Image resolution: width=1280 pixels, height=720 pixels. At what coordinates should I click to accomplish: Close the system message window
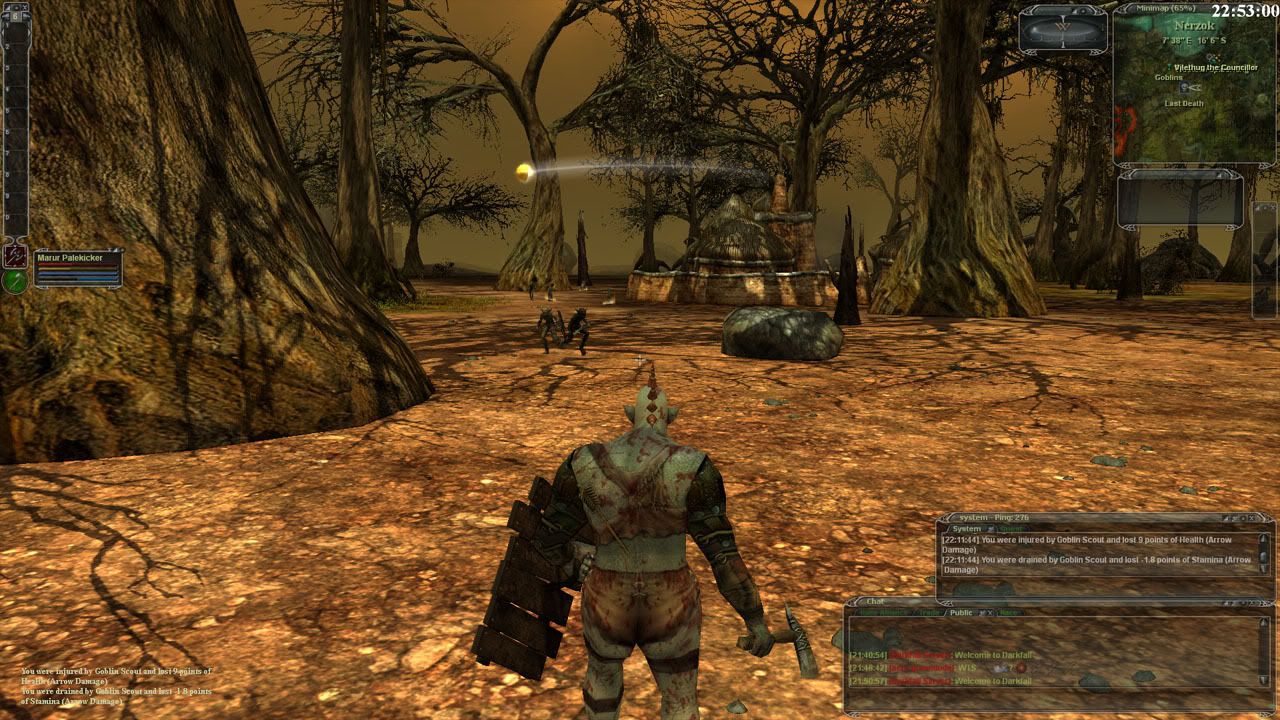(1252, 518)
